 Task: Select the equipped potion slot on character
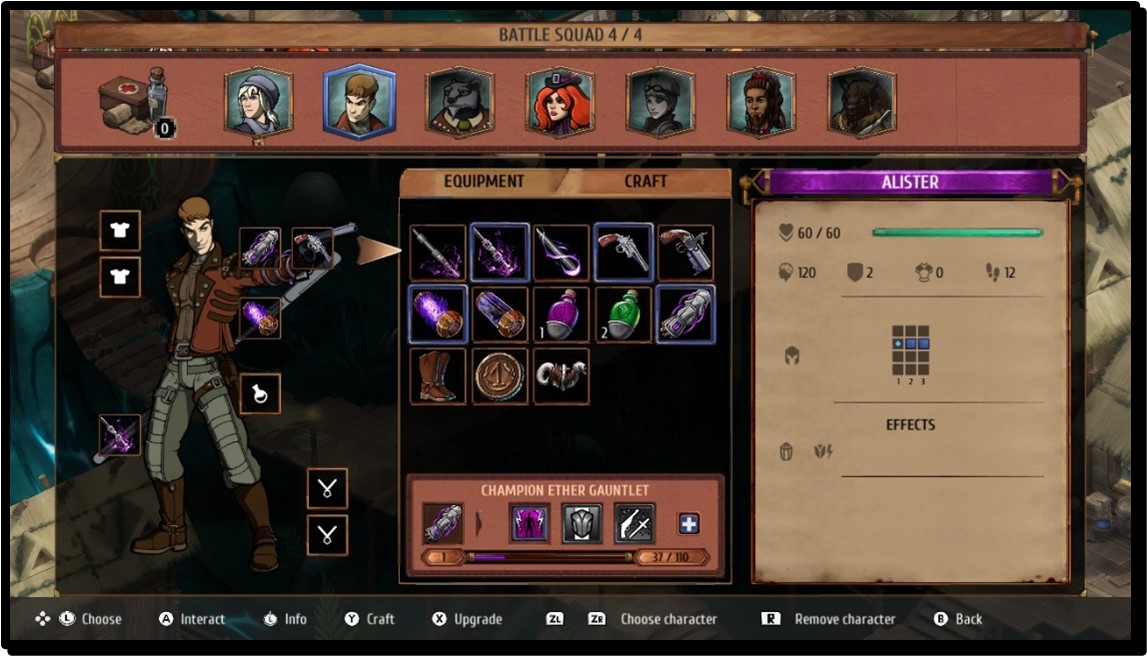[259, 393]
